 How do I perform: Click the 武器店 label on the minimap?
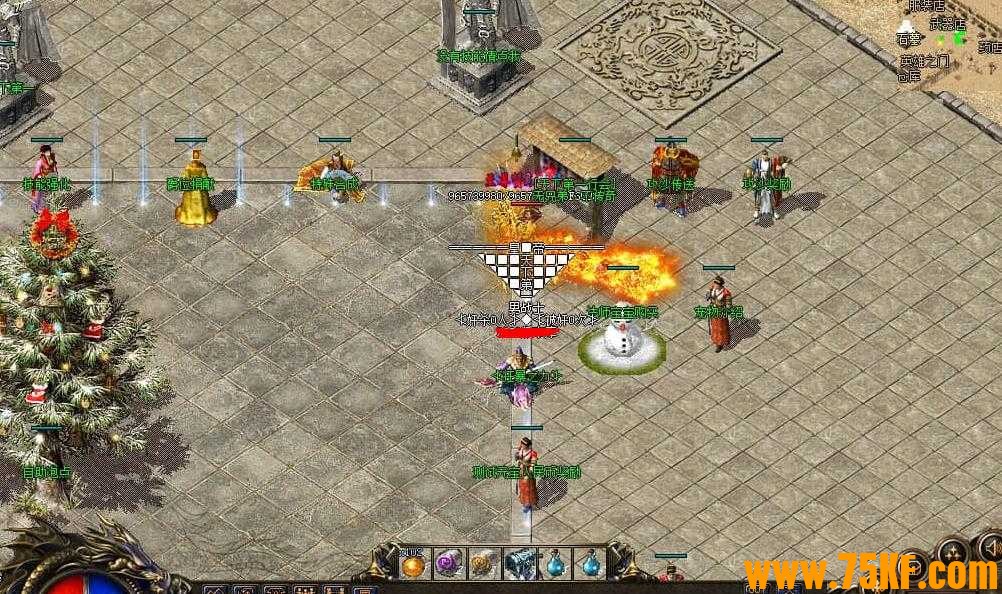coord(947,24)
